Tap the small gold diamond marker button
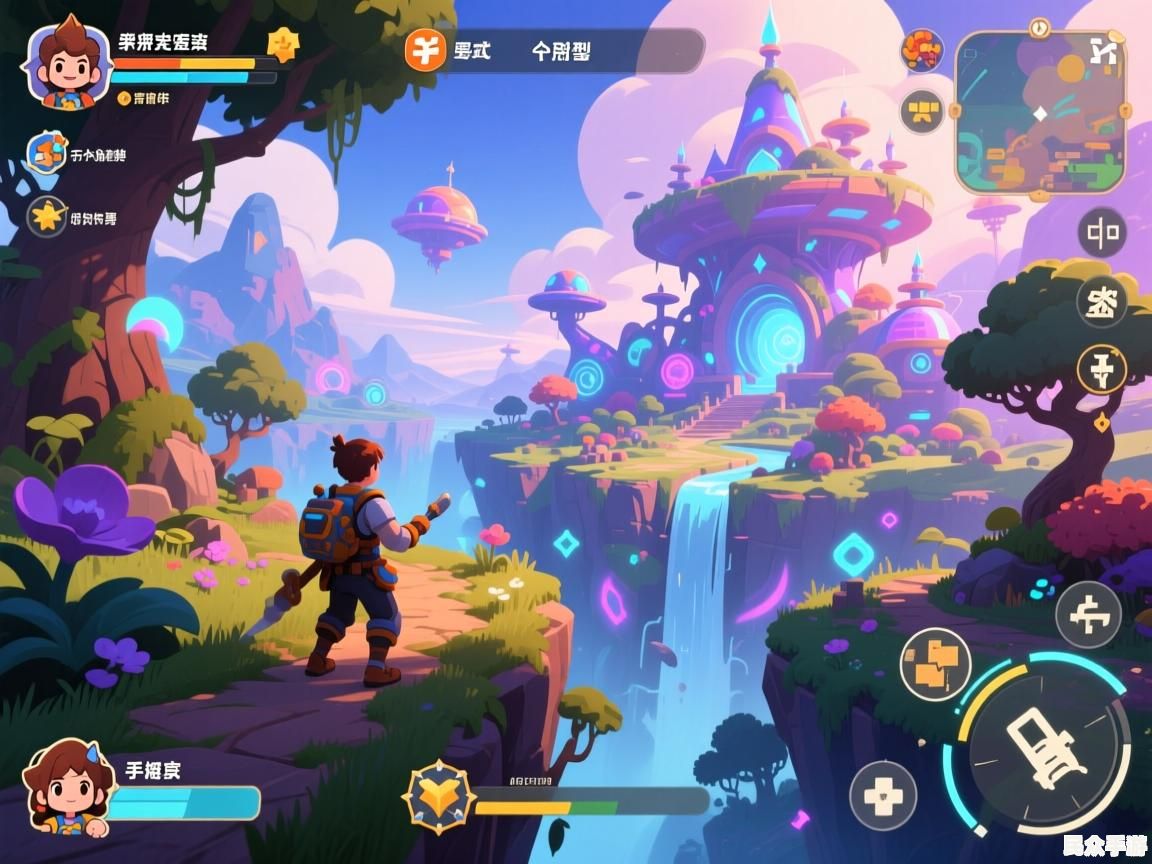 pos(1102,423)
